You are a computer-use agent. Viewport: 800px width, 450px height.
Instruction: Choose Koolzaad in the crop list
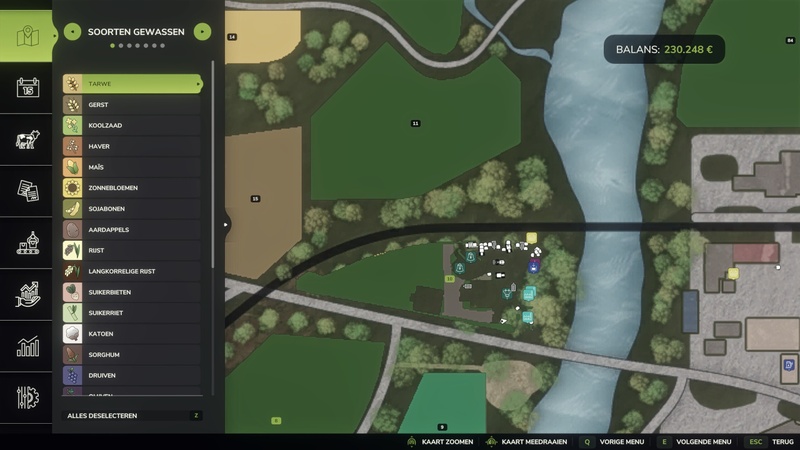[x=132, y=126]
